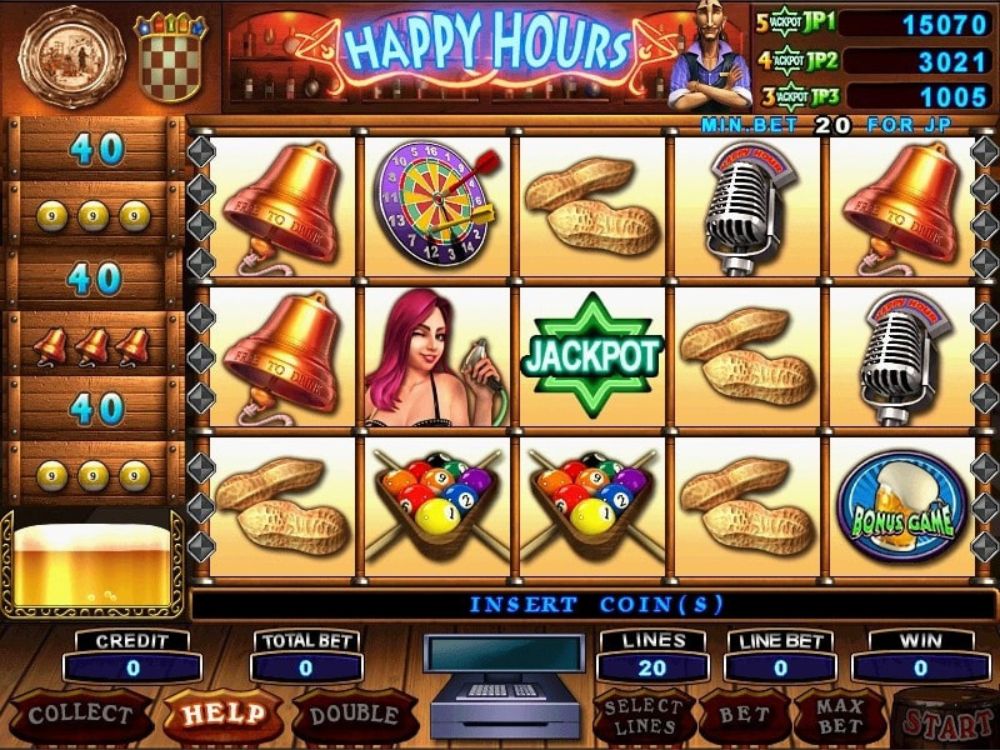Open the Help screen

[x=222, y=715]
